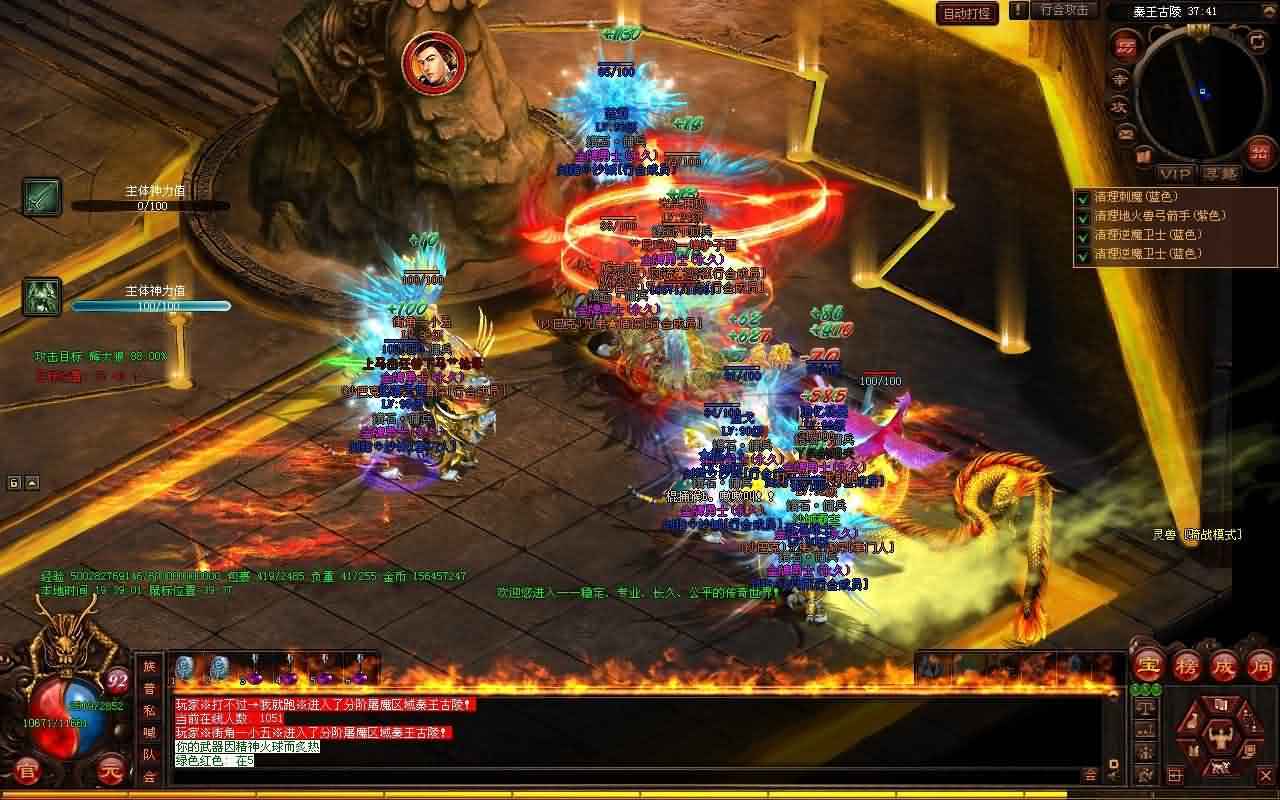
Task: Click the red 拍 auction button by minimap
Action: pyautogui.click(x=1258, y=151)
